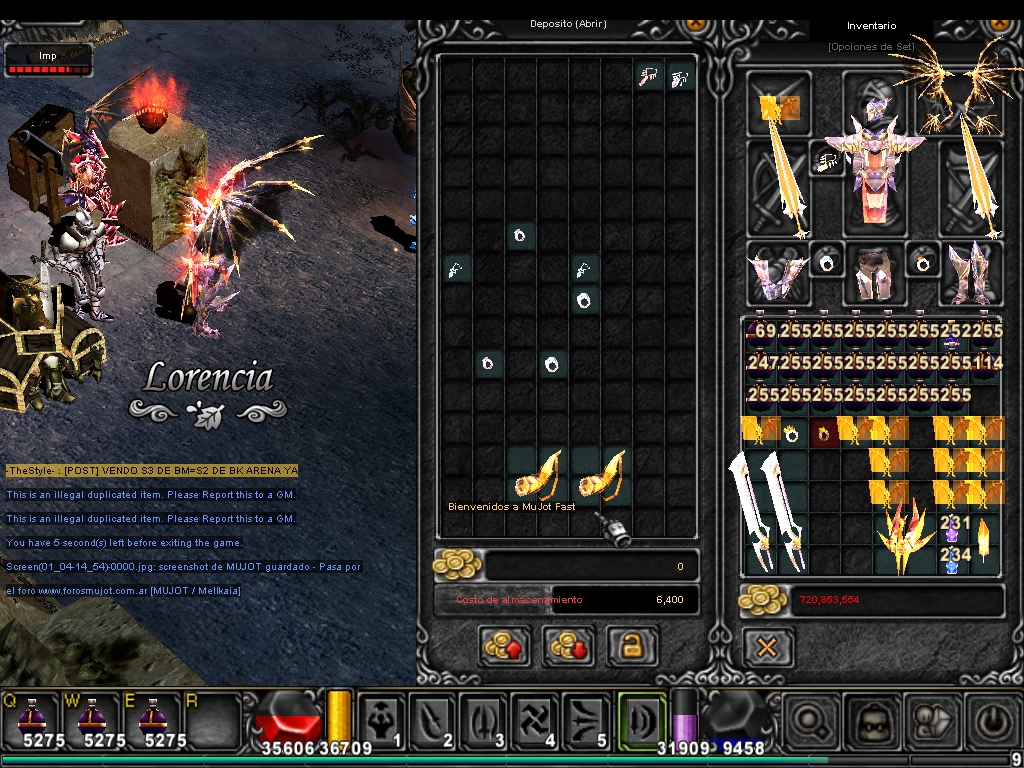Pick the flaming crest item in inventory
This screenshot has width=1024, height=768.
tap(906, 538)
